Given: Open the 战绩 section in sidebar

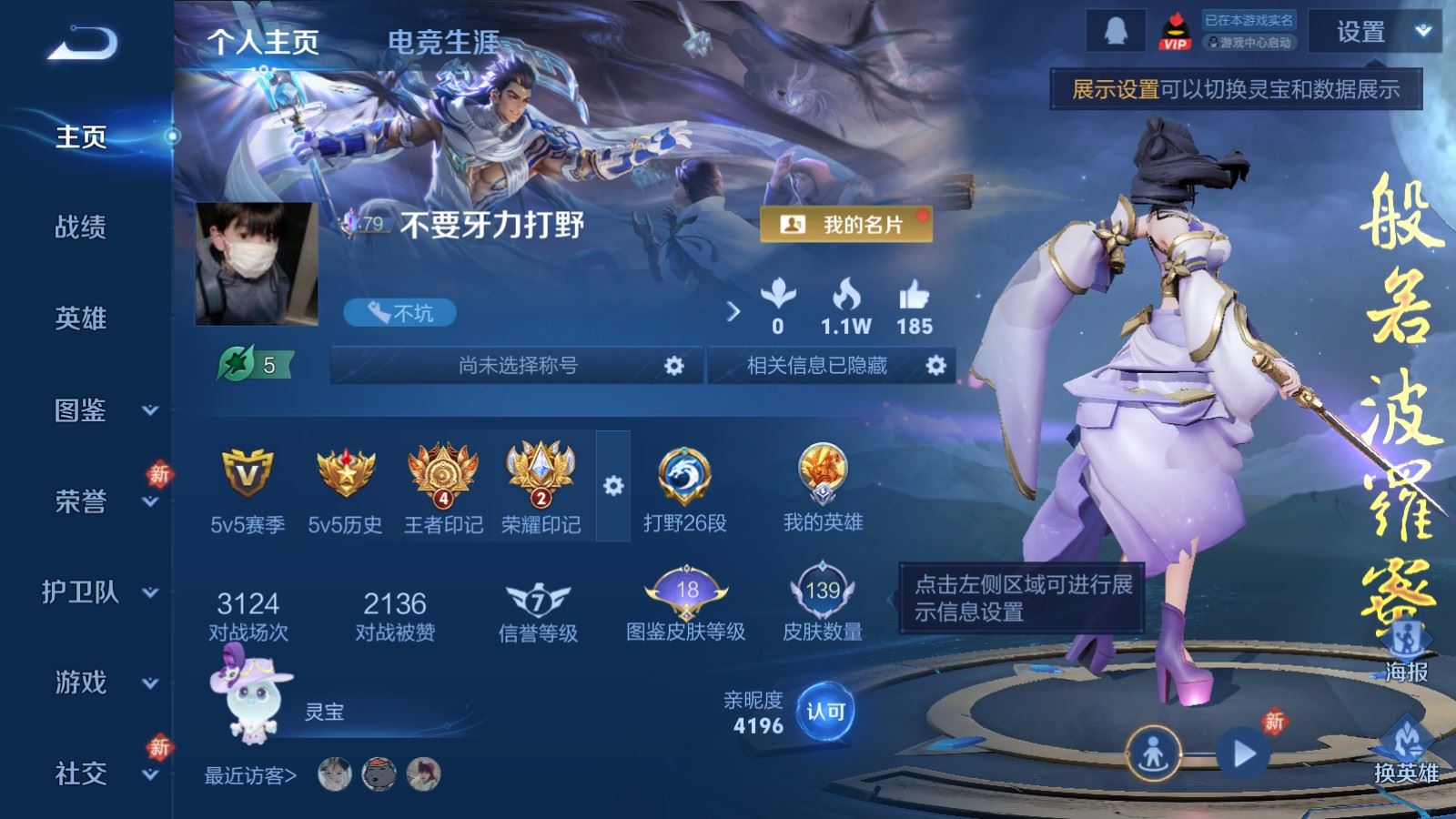Looking at the screenshot, I should coord(81,227).
